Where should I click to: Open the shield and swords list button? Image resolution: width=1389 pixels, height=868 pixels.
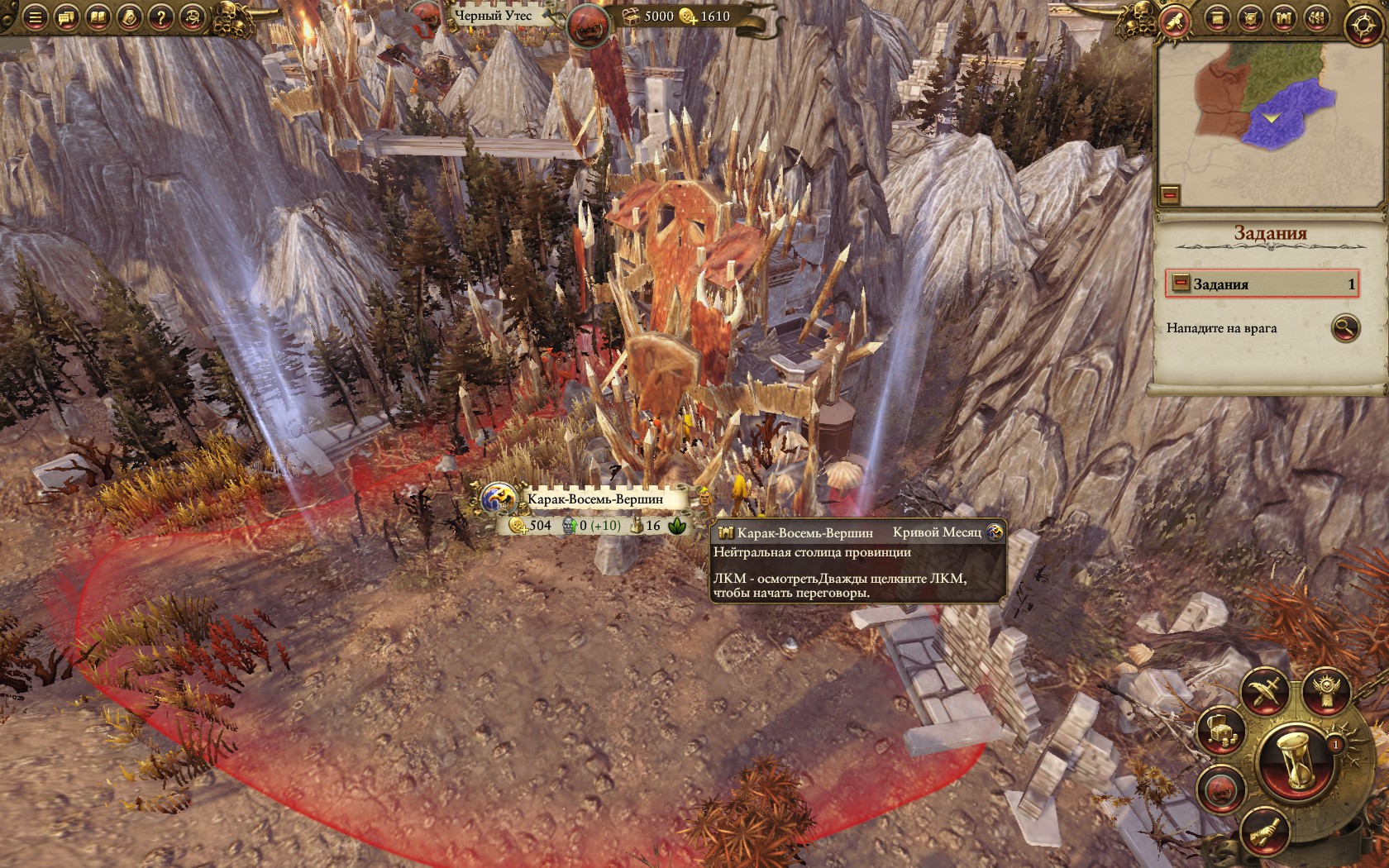[x=1249, y=17]
